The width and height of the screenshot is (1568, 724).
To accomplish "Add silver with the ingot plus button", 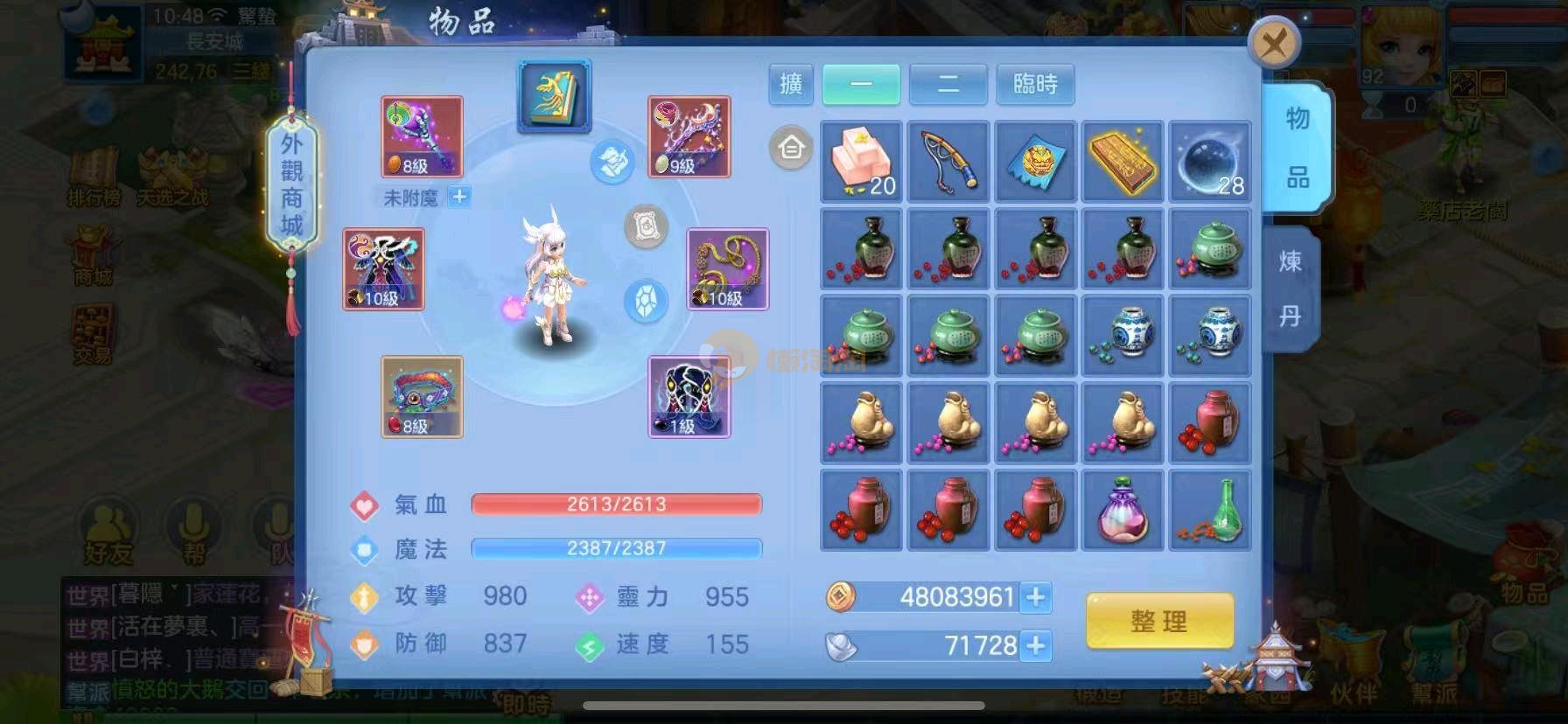I will (1036, 646).
